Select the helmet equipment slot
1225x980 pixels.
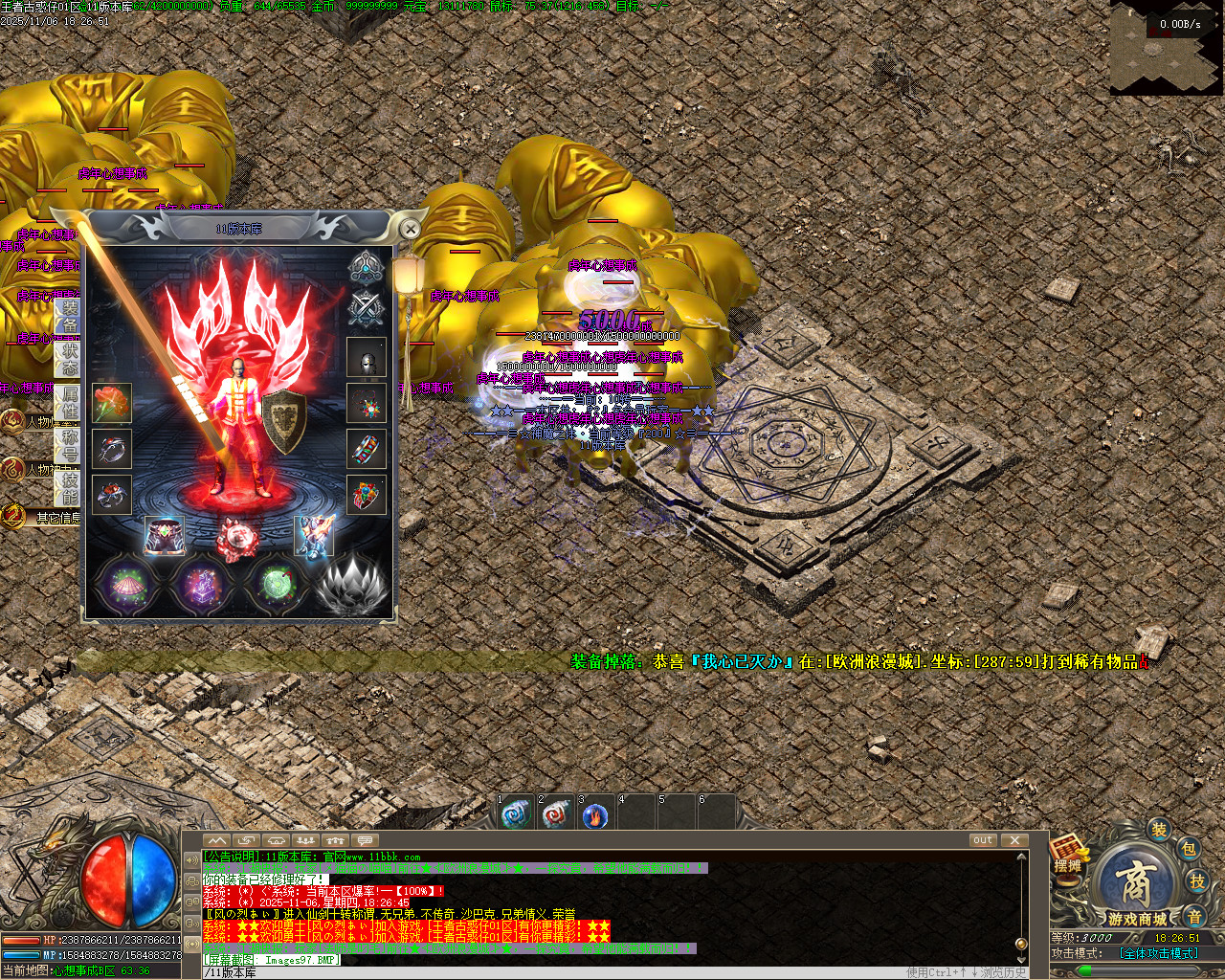point(367,359)
